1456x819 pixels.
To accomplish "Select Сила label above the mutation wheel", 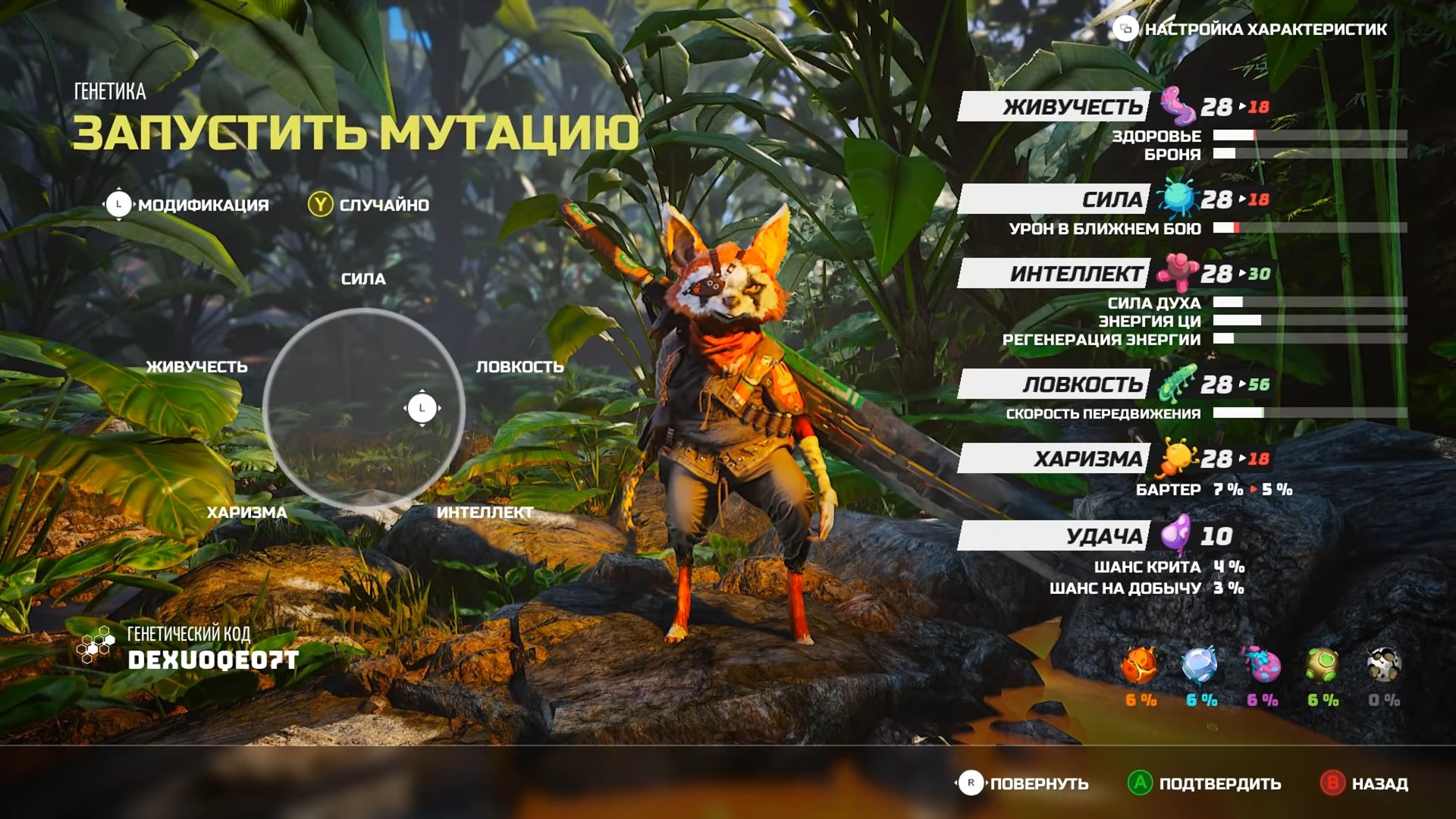I will 363,279.
